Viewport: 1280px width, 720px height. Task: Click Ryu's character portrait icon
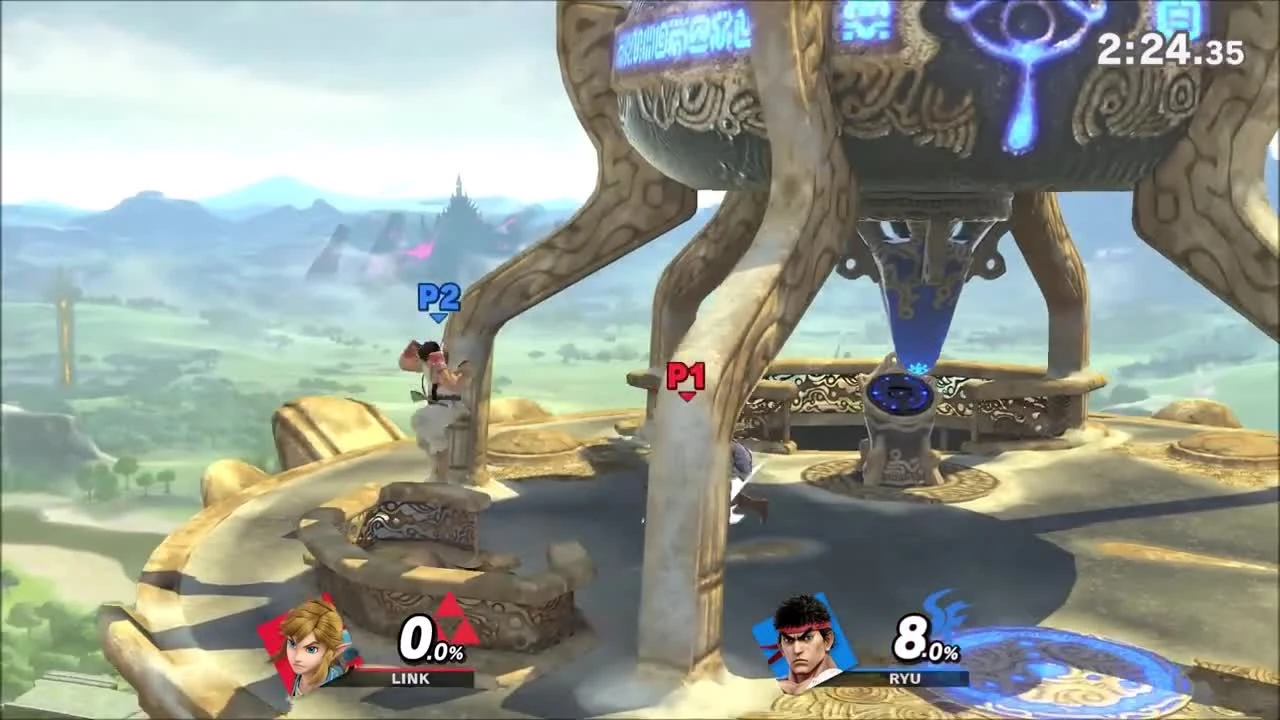point(795,644)
